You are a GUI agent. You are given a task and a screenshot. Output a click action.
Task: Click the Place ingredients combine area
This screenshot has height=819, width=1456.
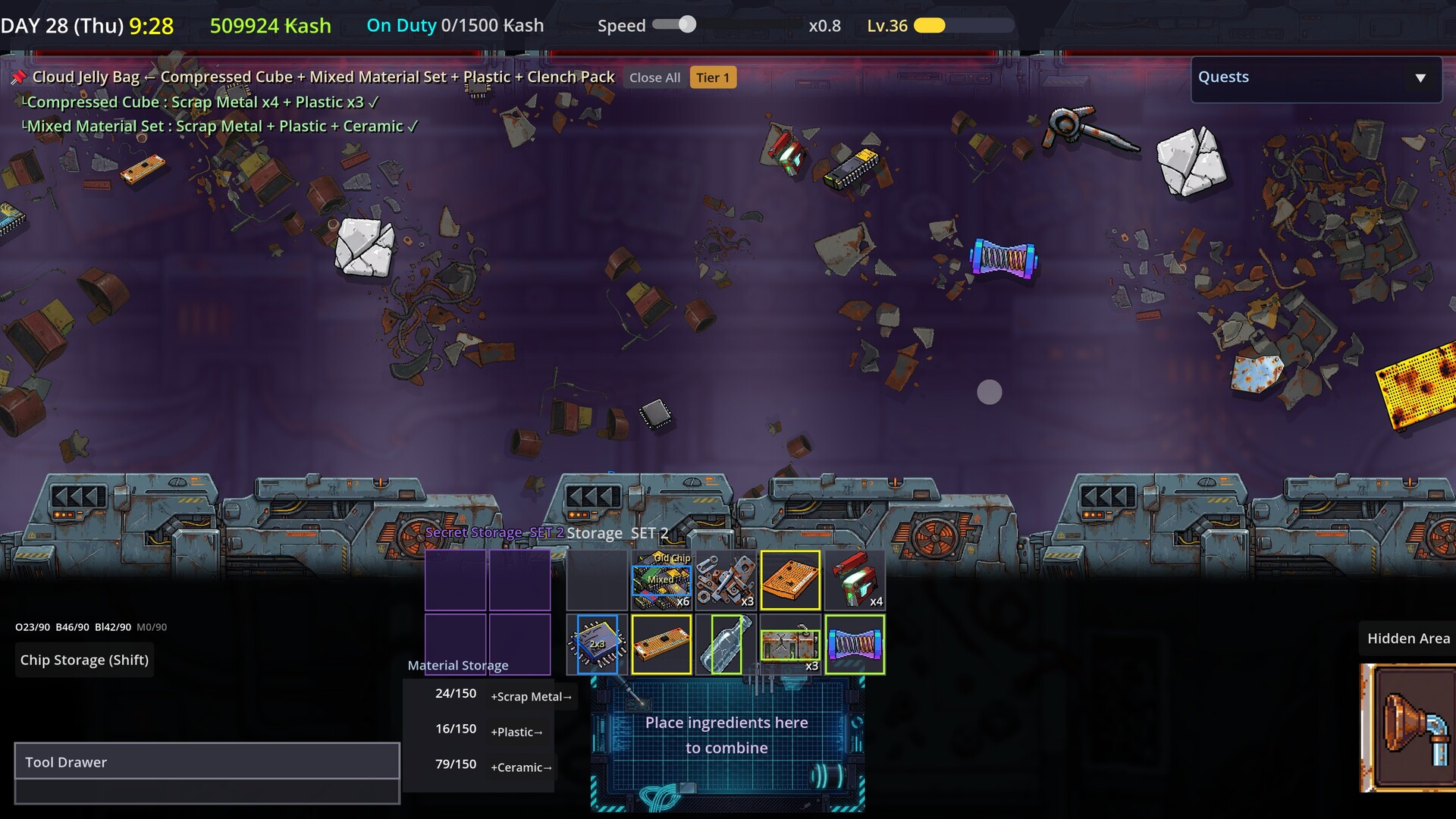point(726,735)
